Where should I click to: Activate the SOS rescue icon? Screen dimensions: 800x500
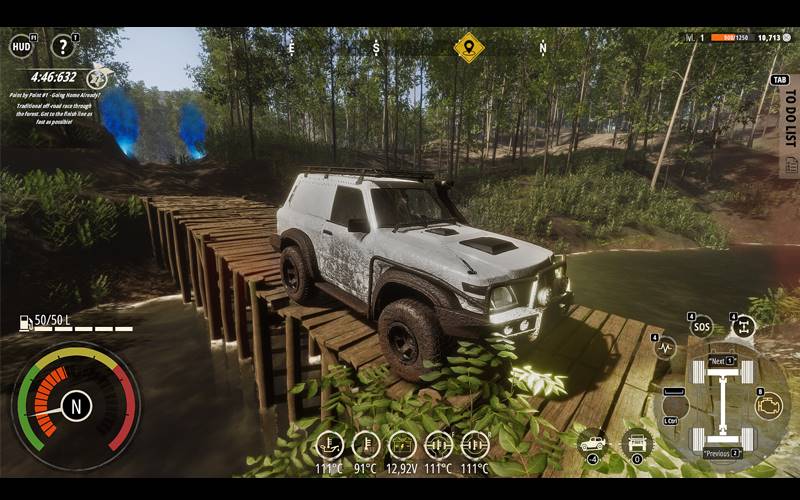tap(703, 327)
